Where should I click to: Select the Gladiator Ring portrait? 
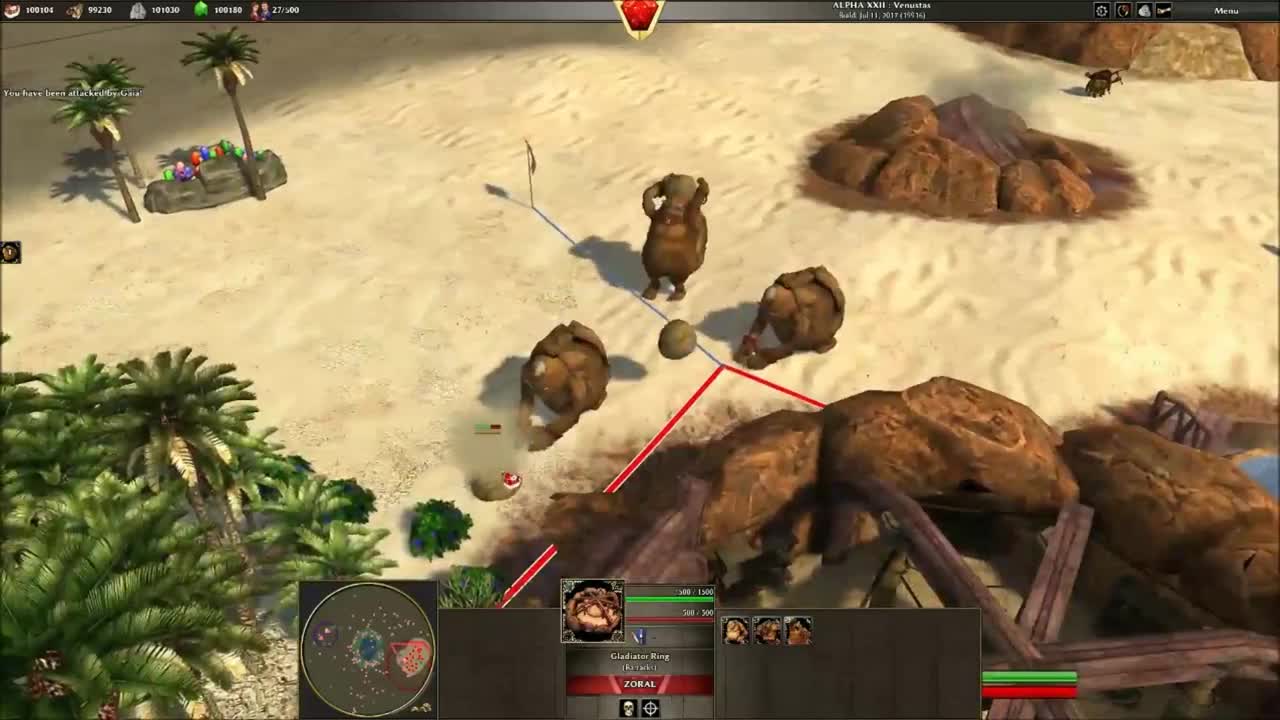[x=593, y=610]
